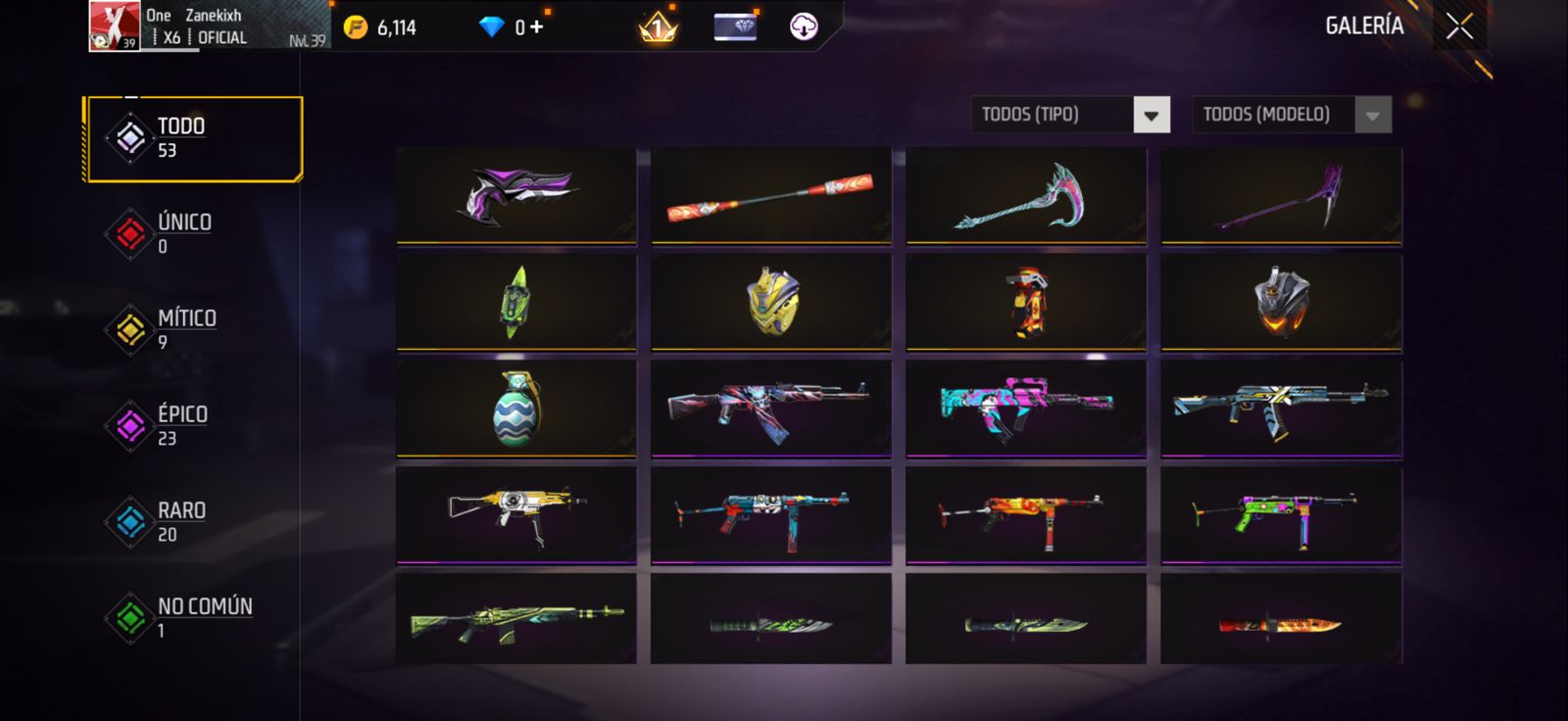The width and height of the screenshot is (1568, 721).
Task: Choose the yellow helmet loot box skin
Action: tap(770, 302)
